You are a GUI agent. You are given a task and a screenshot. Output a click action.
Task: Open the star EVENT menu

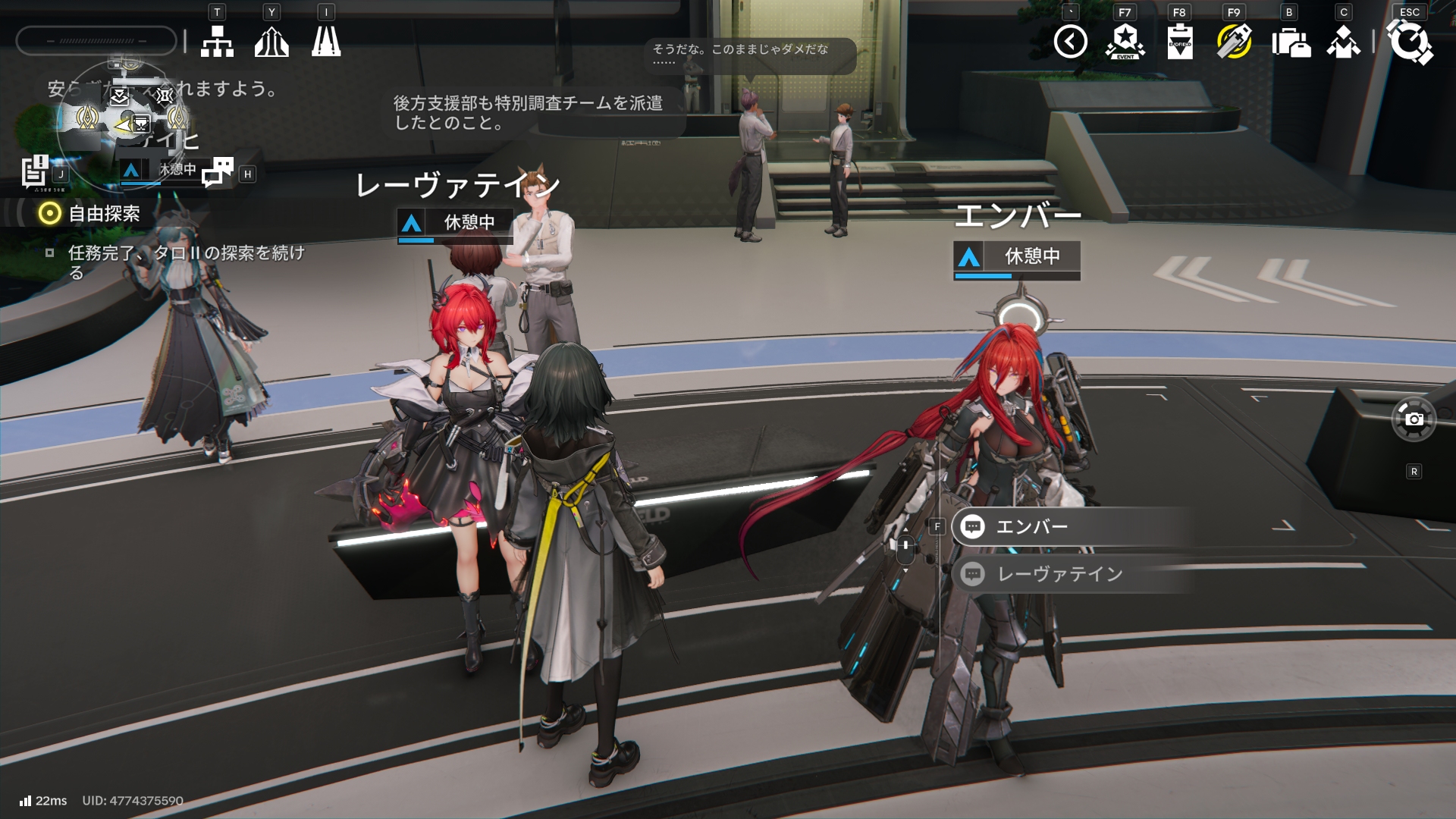(x=1125, y=42)
